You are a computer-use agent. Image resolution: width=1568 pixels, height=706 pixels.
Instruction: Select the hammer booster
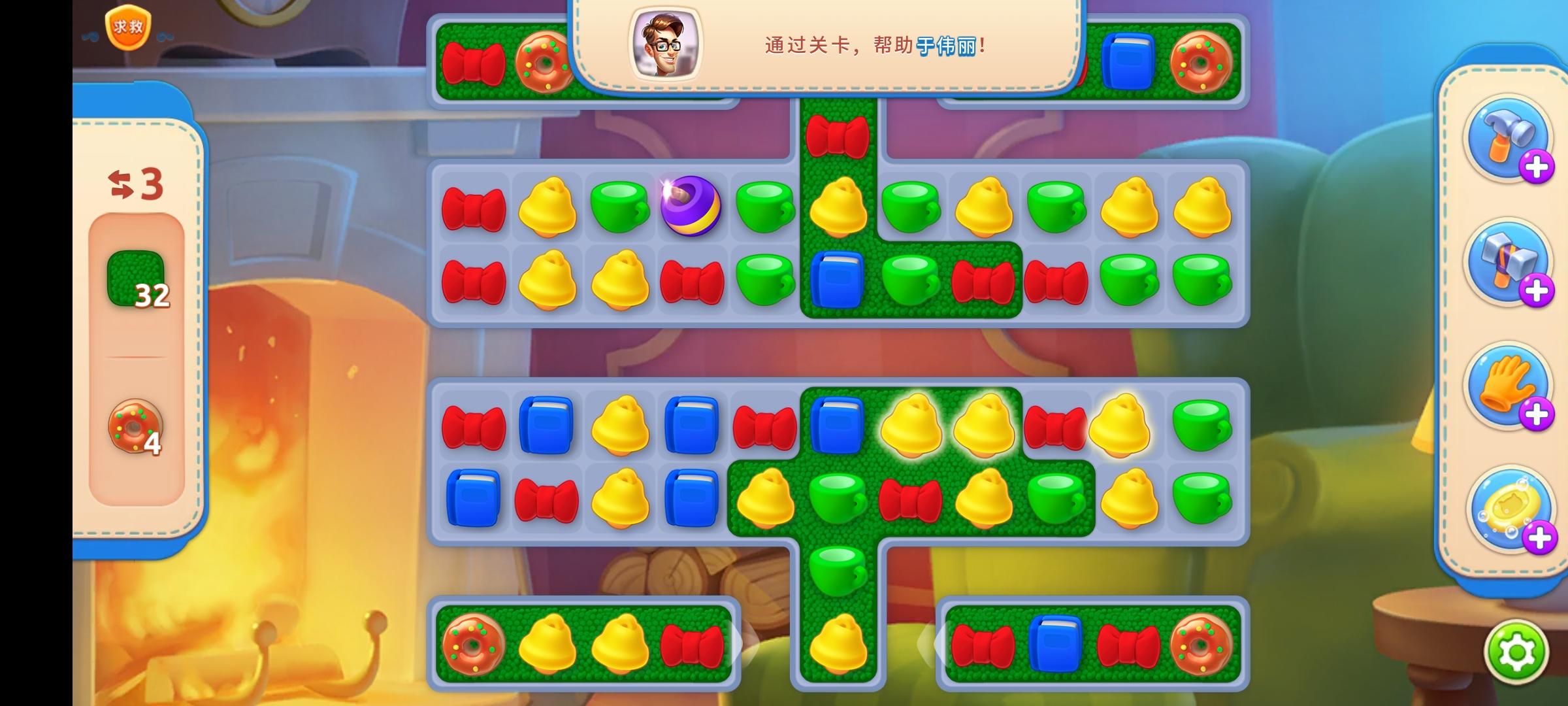1509,139
